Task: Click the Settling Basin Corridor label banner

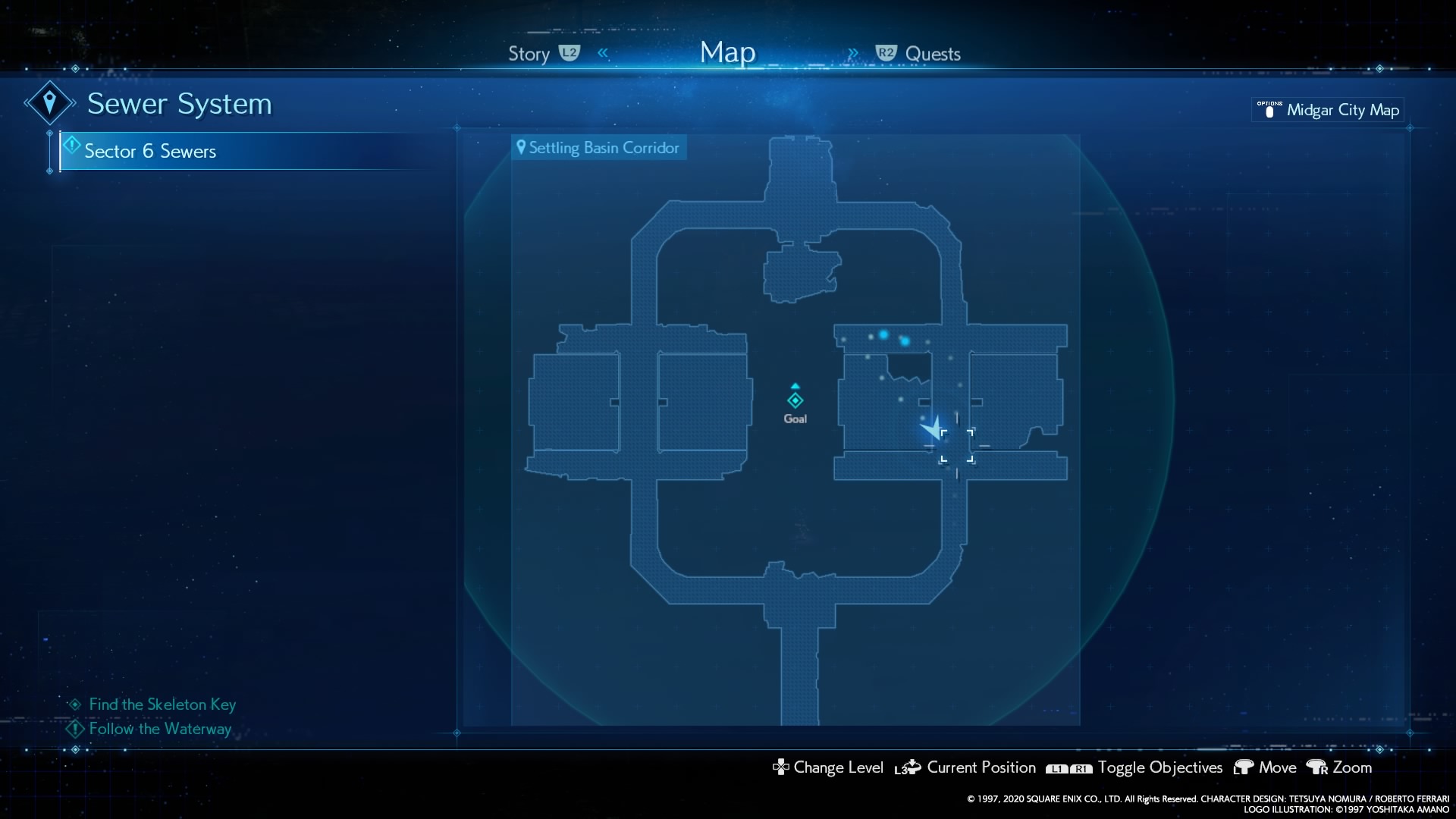Action: tap(599, 147)
